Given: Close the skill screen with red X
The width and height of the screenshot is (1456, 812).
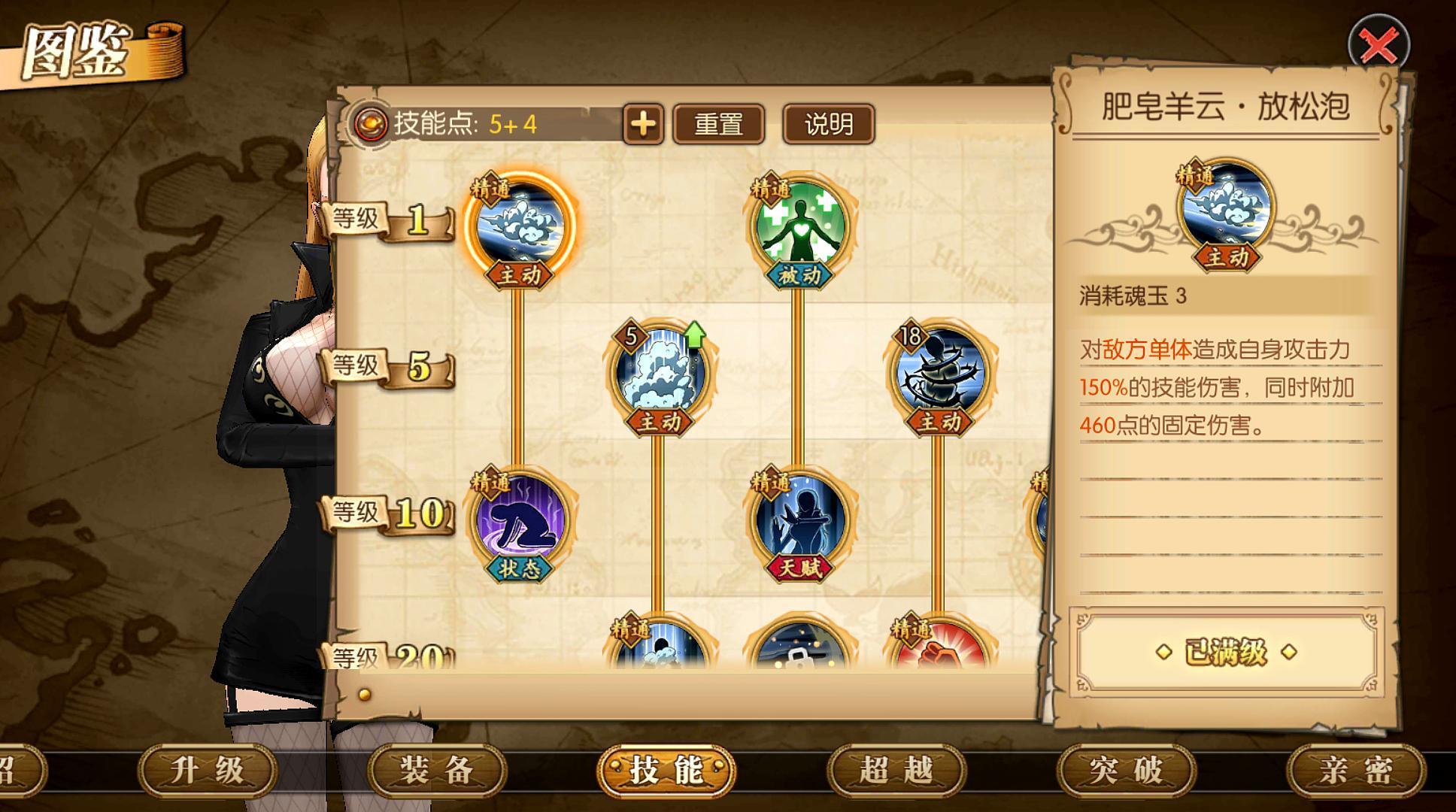Looking at the screenshot, I should [1379, 45].
